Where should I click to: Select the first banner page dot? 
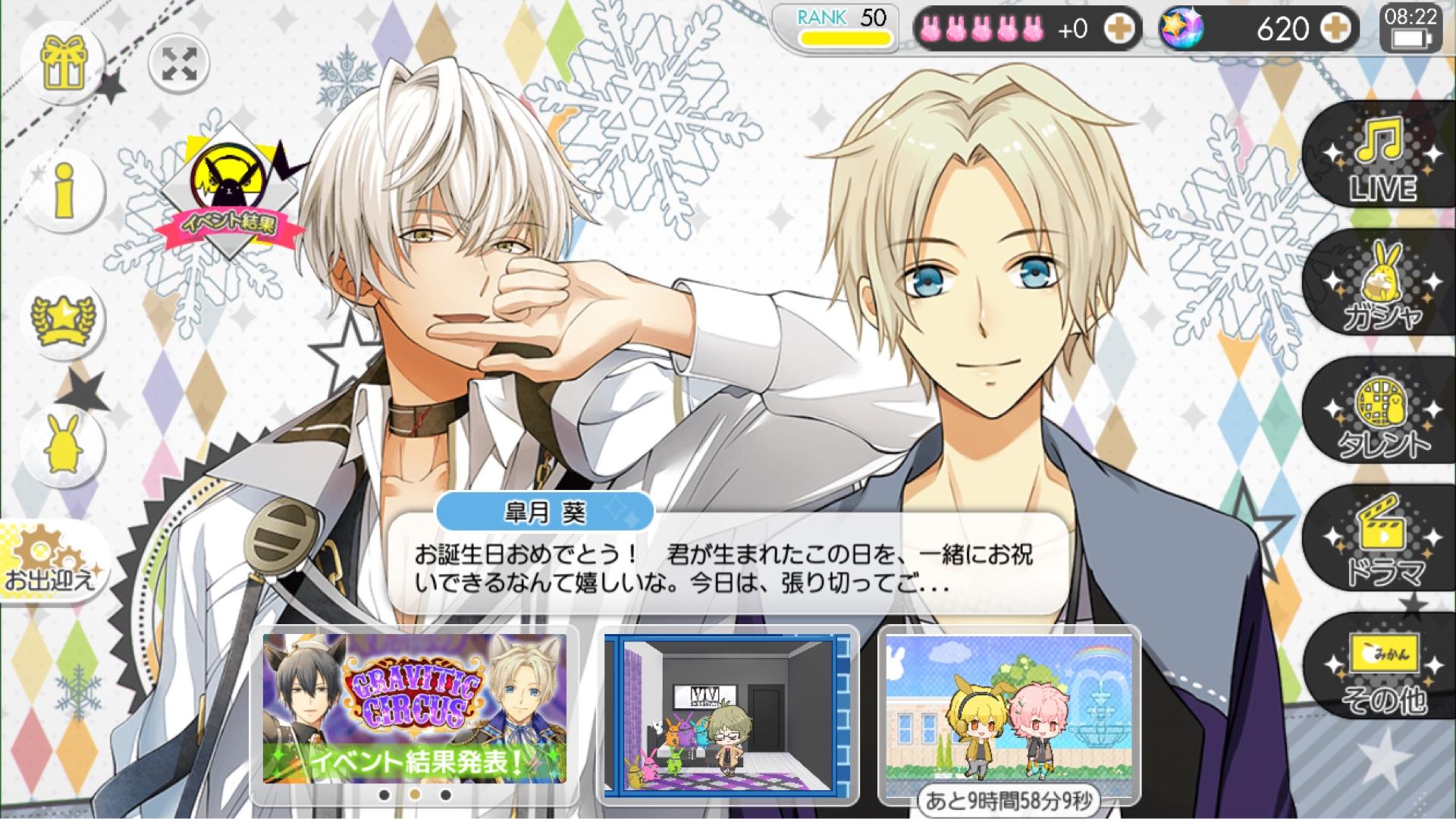(x=384, y=795)
